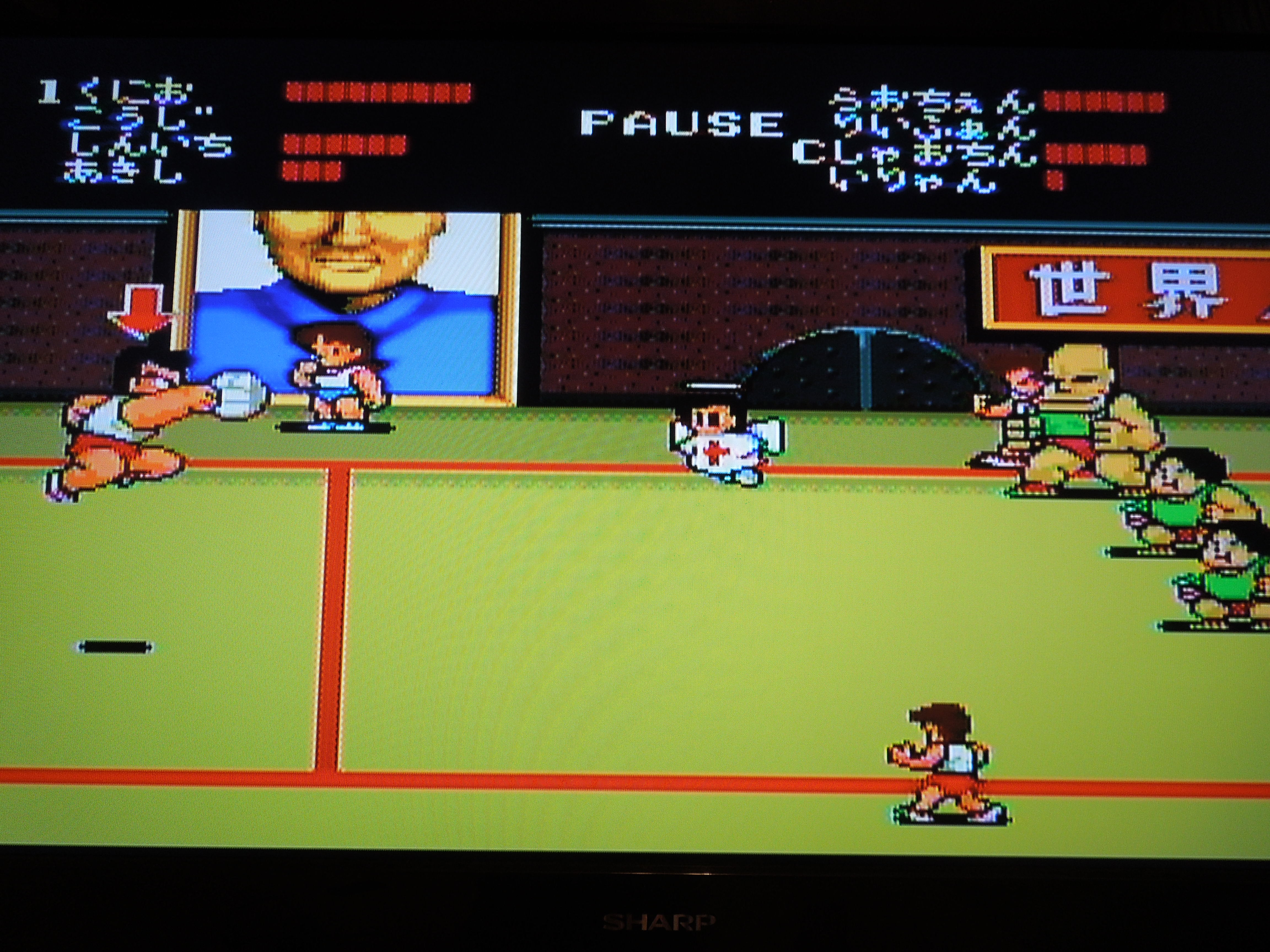Viewport: 1270px width, 952px height.
Task: Select the last left-team roster name
Action: click(x=123, y=171)
